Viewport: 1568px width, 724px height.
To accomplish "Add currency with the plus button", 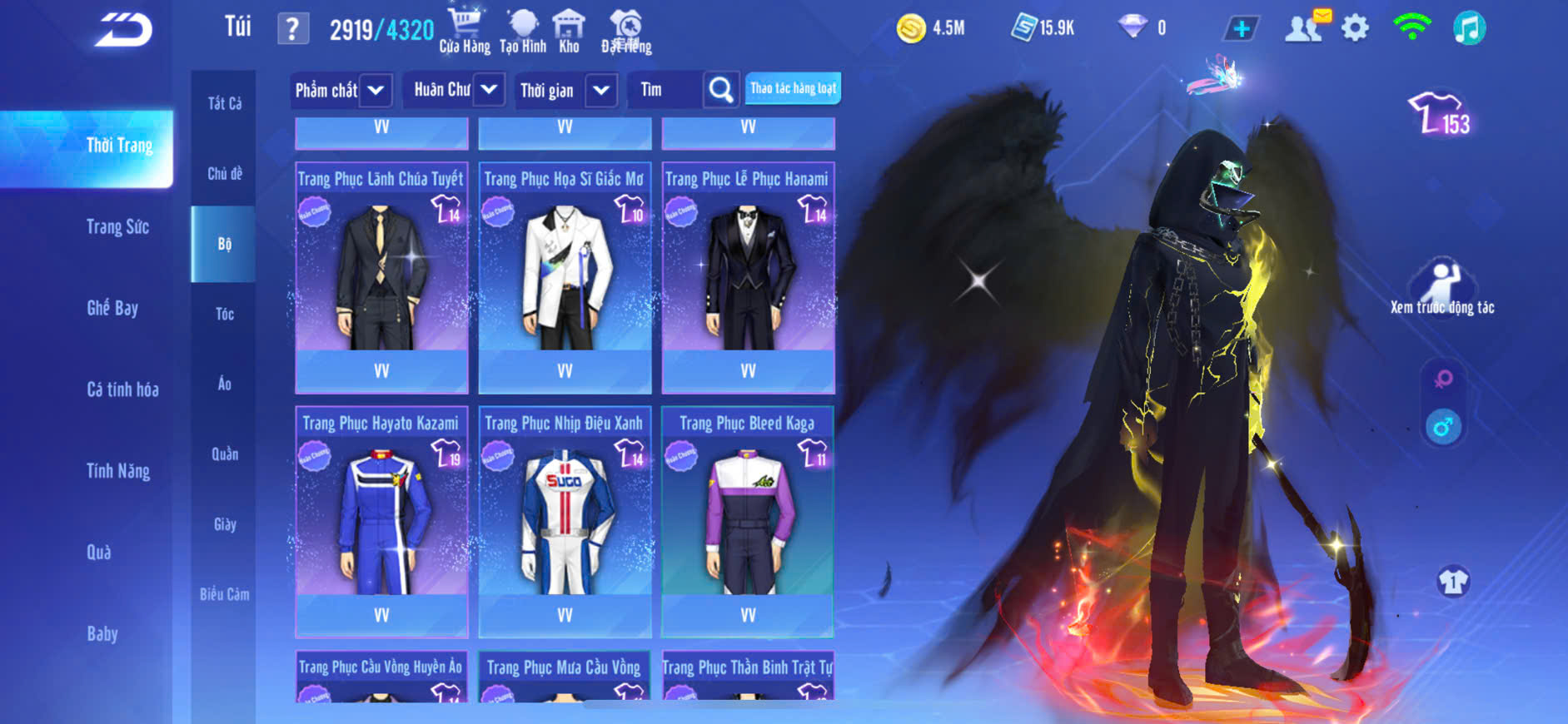I will 1241,29.
